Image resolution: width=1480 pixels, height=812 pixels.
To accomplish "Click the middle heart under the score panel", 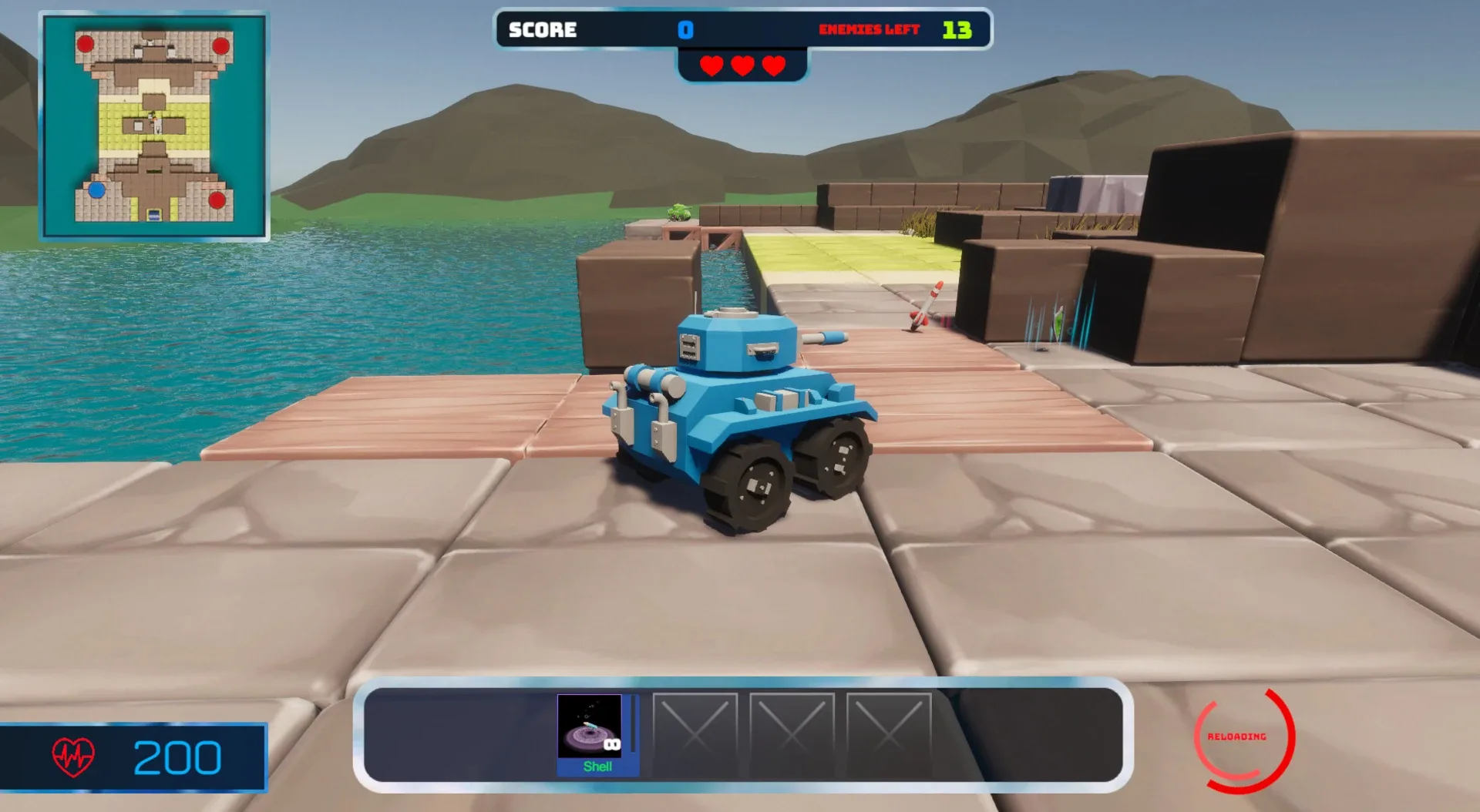I will pos(741,66).
